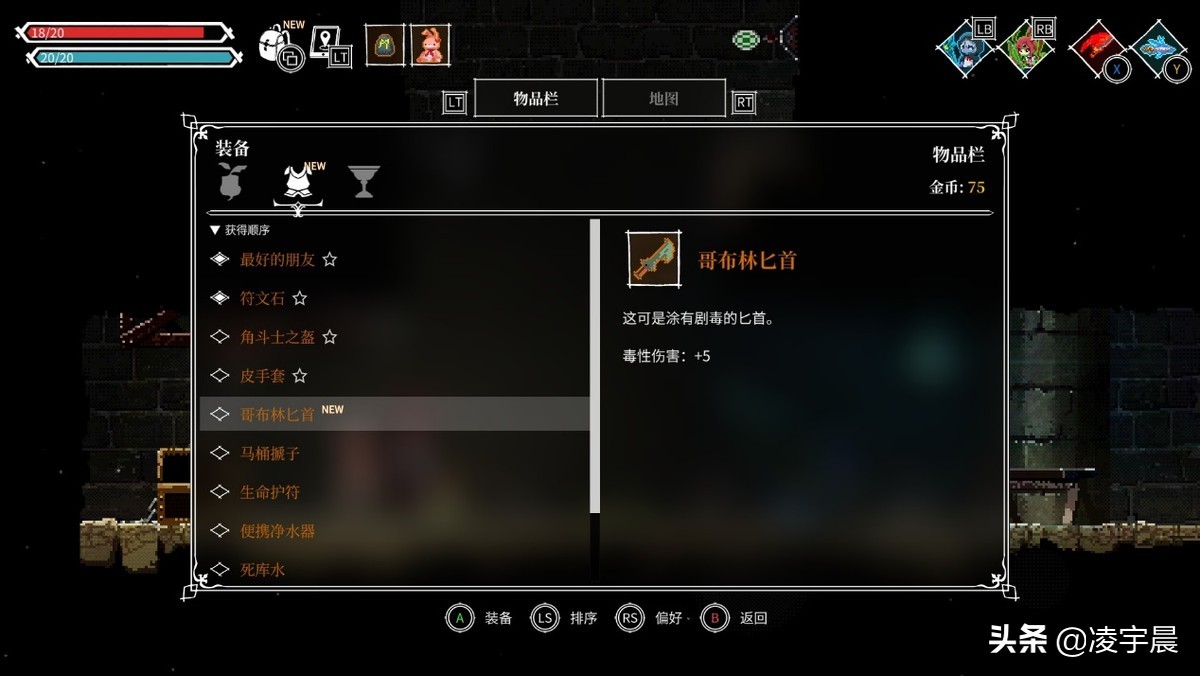Choose the 马桶搋子 item
Viewport: 1200px width, 676px height.
pyautogui.click(x=269, y=453)
